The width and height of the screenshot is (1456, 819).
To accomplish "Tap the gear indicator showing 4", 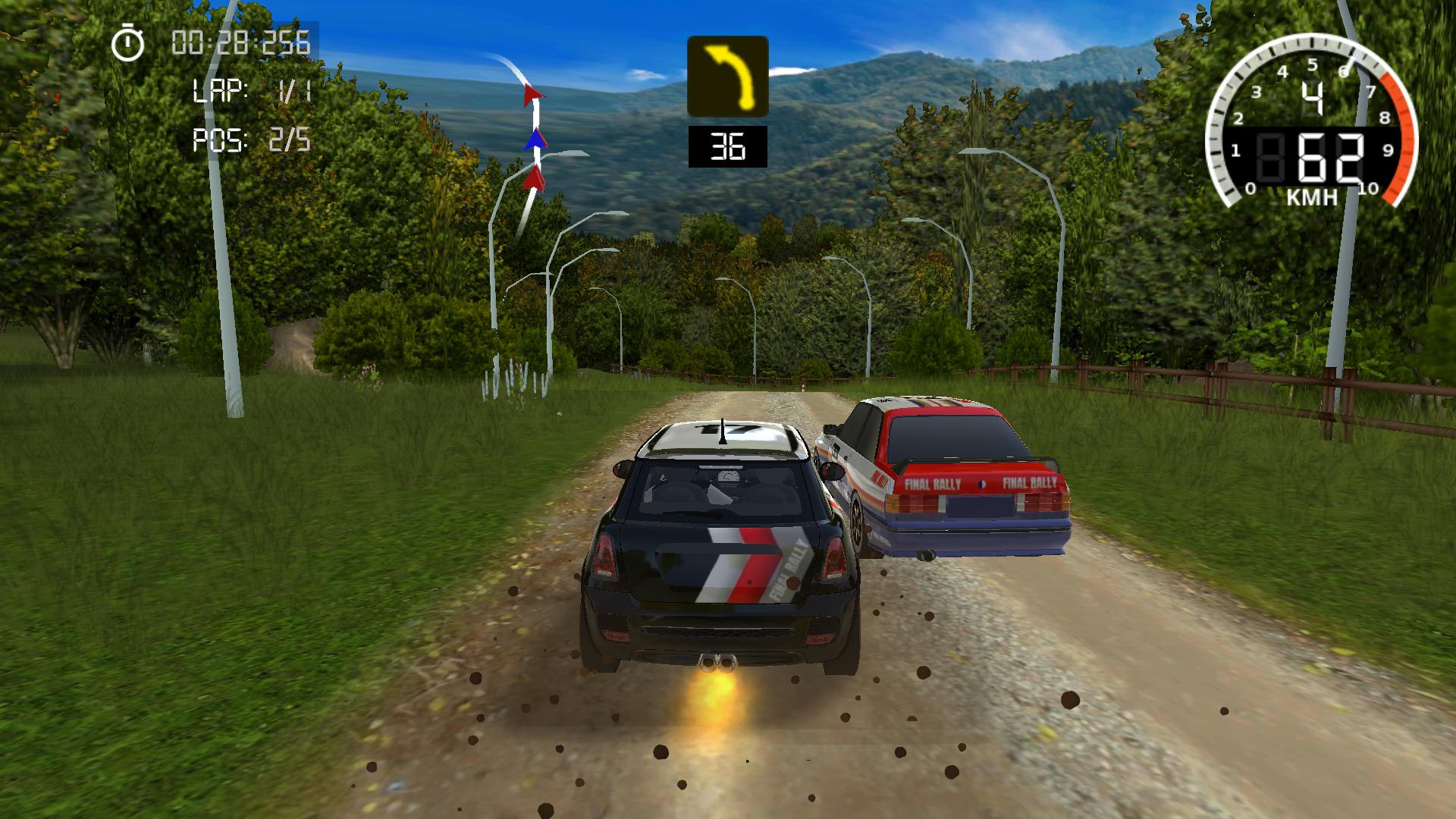I will (1314, 97).
